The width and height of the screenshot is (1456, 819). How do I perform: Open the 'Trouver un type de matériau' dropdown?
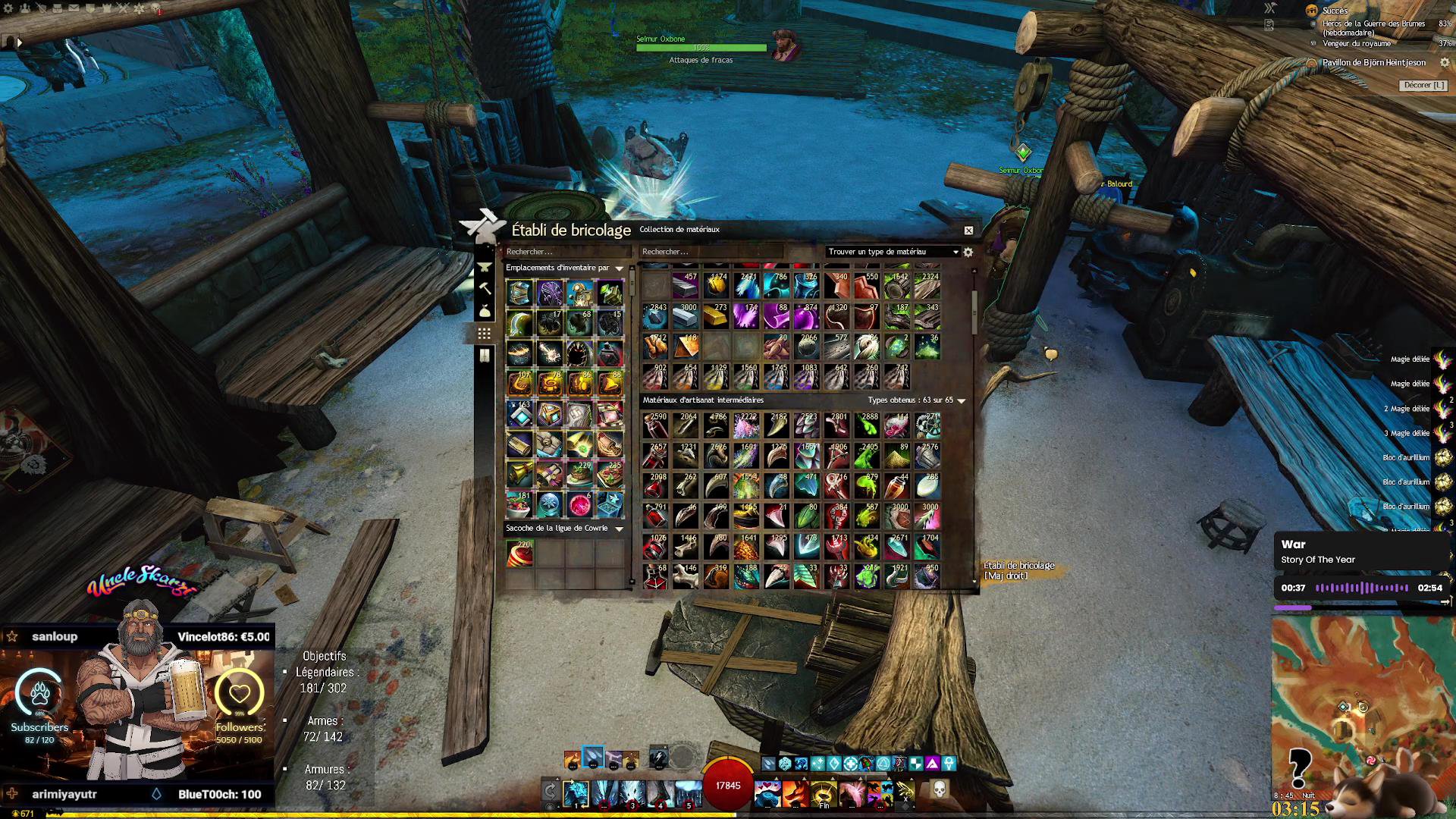tap(893, 252)
